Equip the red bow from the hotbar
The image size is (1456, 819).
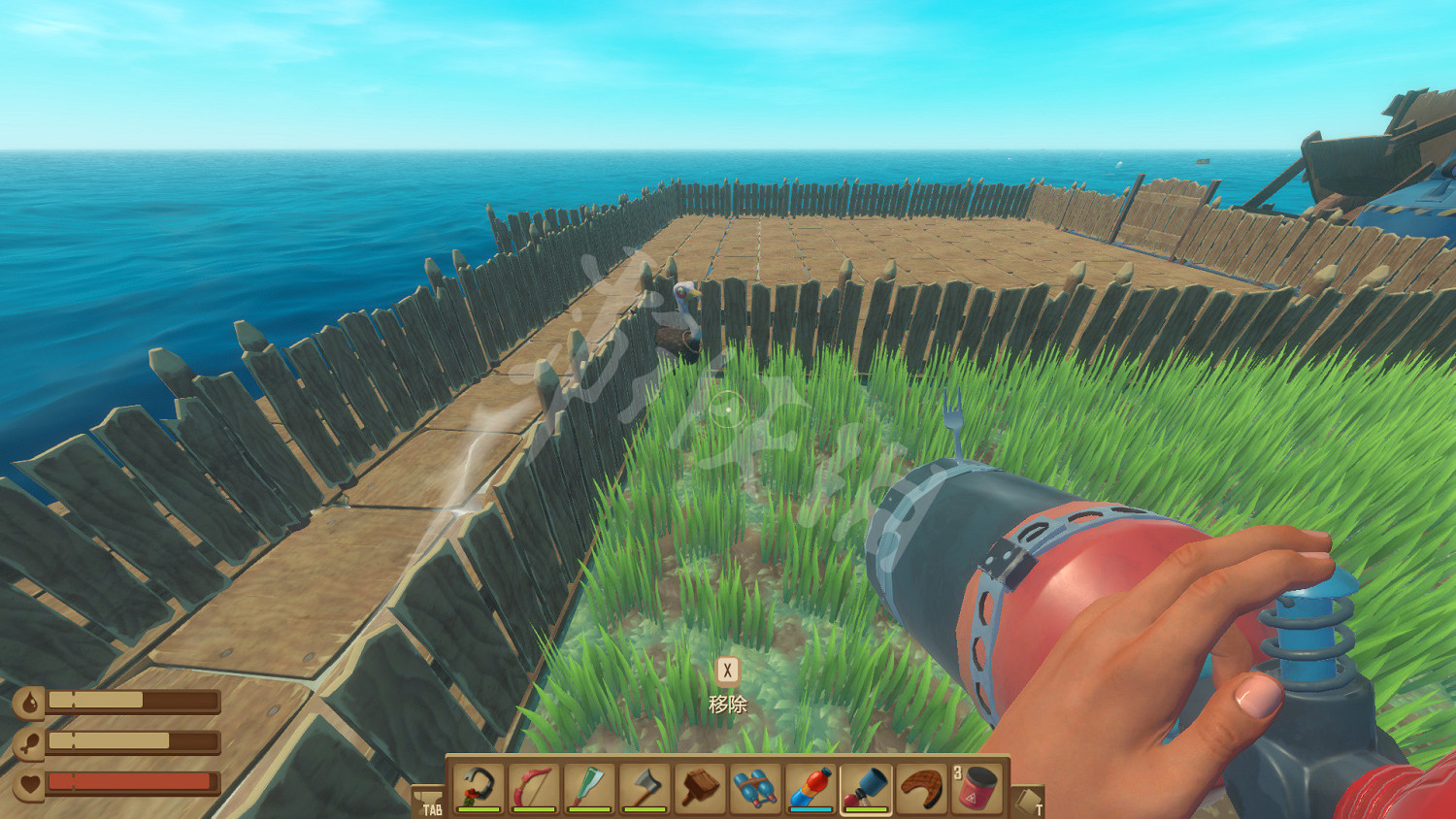[534, 787]
